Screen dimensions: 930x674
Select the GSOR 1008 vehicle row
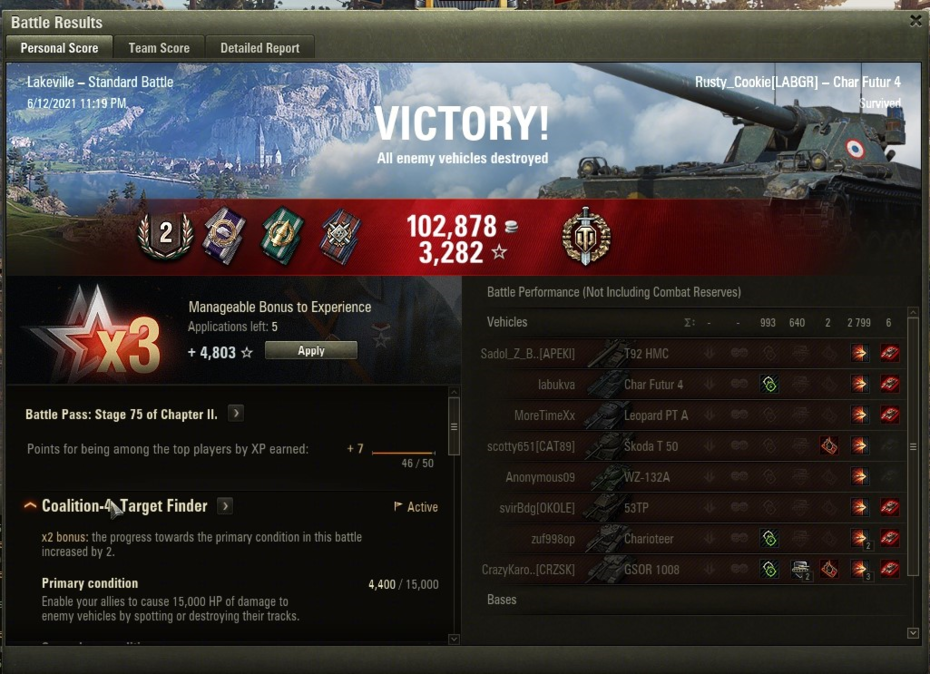(651, 570)
